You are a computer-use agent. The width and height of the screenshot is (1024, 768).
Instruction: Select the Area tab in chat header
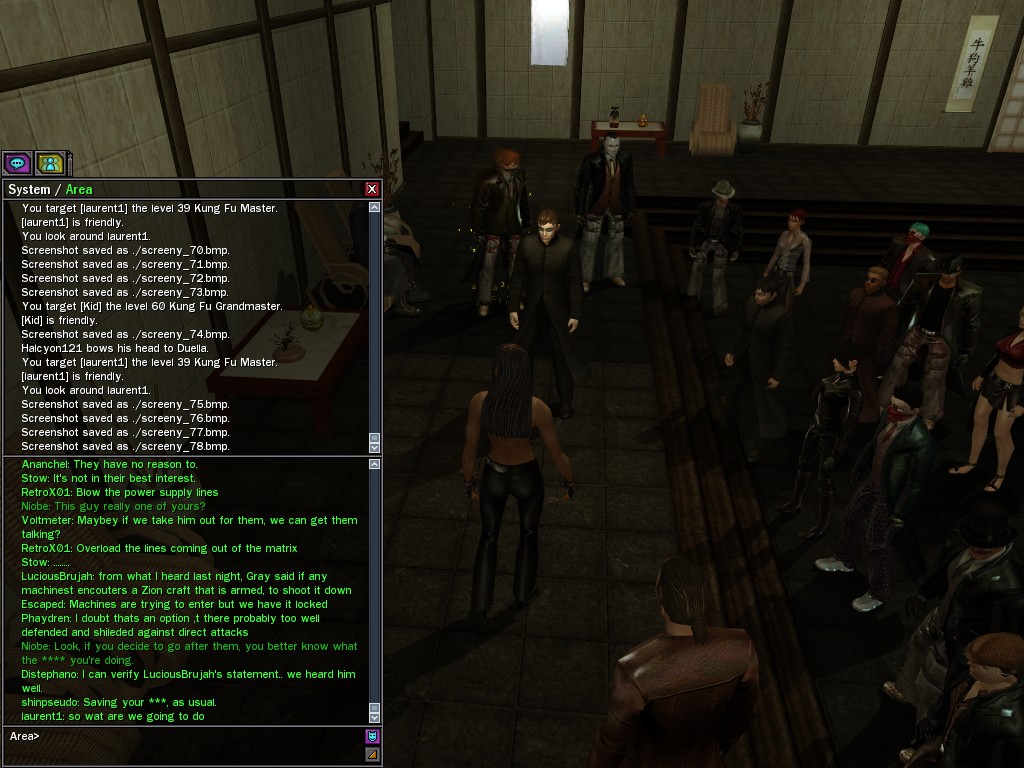tap(79, 189)
